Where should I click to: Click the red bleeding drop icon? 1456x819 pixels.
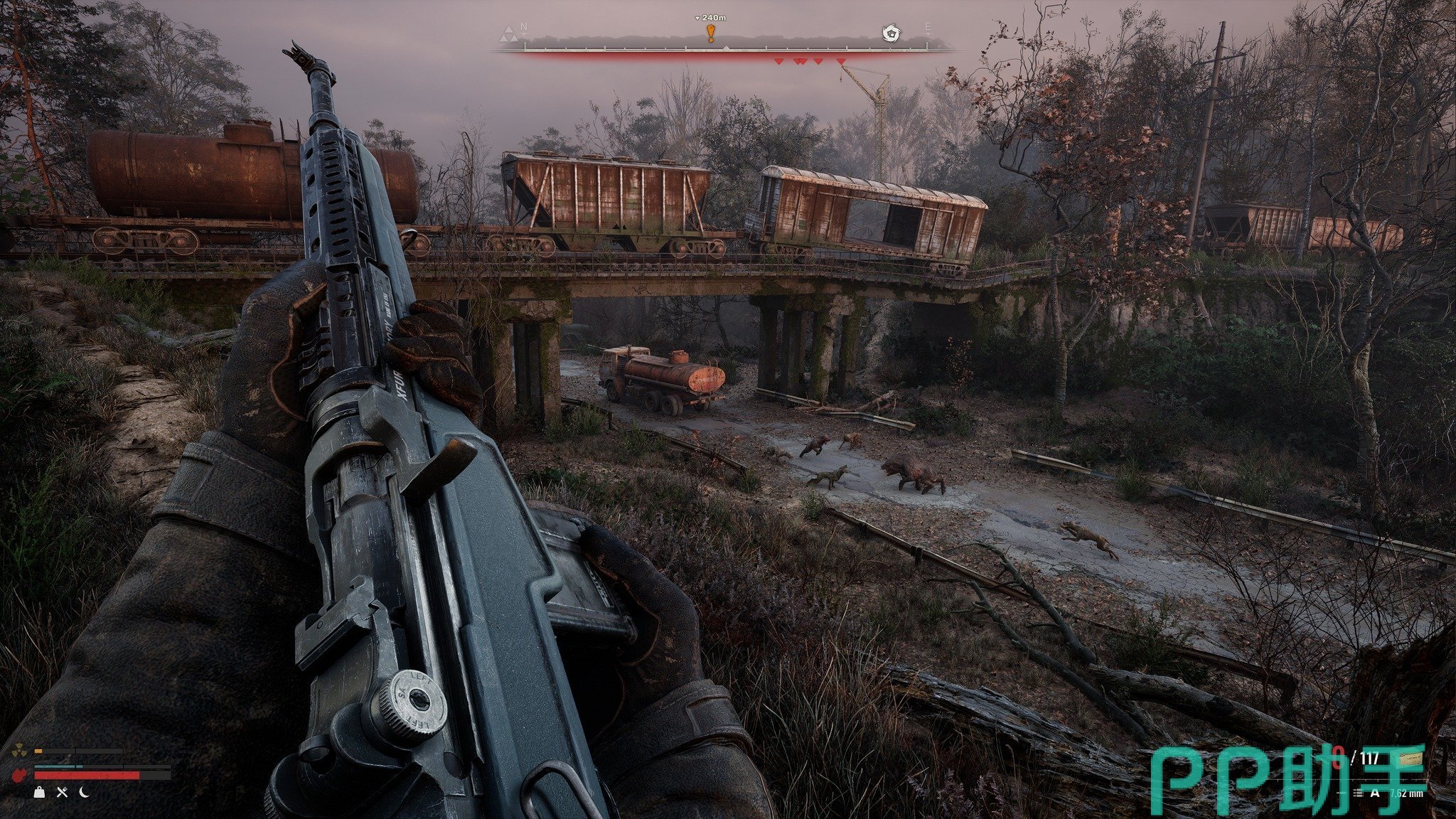(18, 773)
